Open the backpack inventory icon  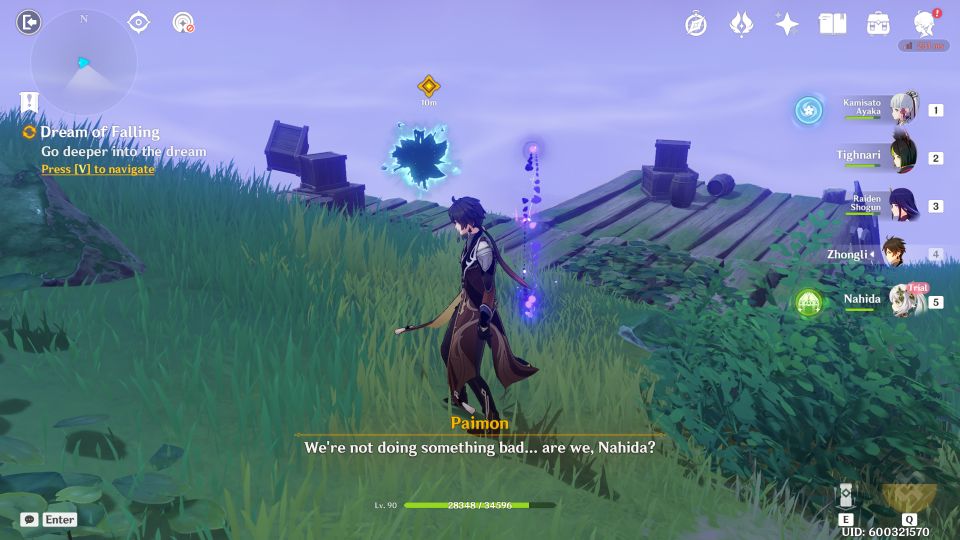[878, 24]
